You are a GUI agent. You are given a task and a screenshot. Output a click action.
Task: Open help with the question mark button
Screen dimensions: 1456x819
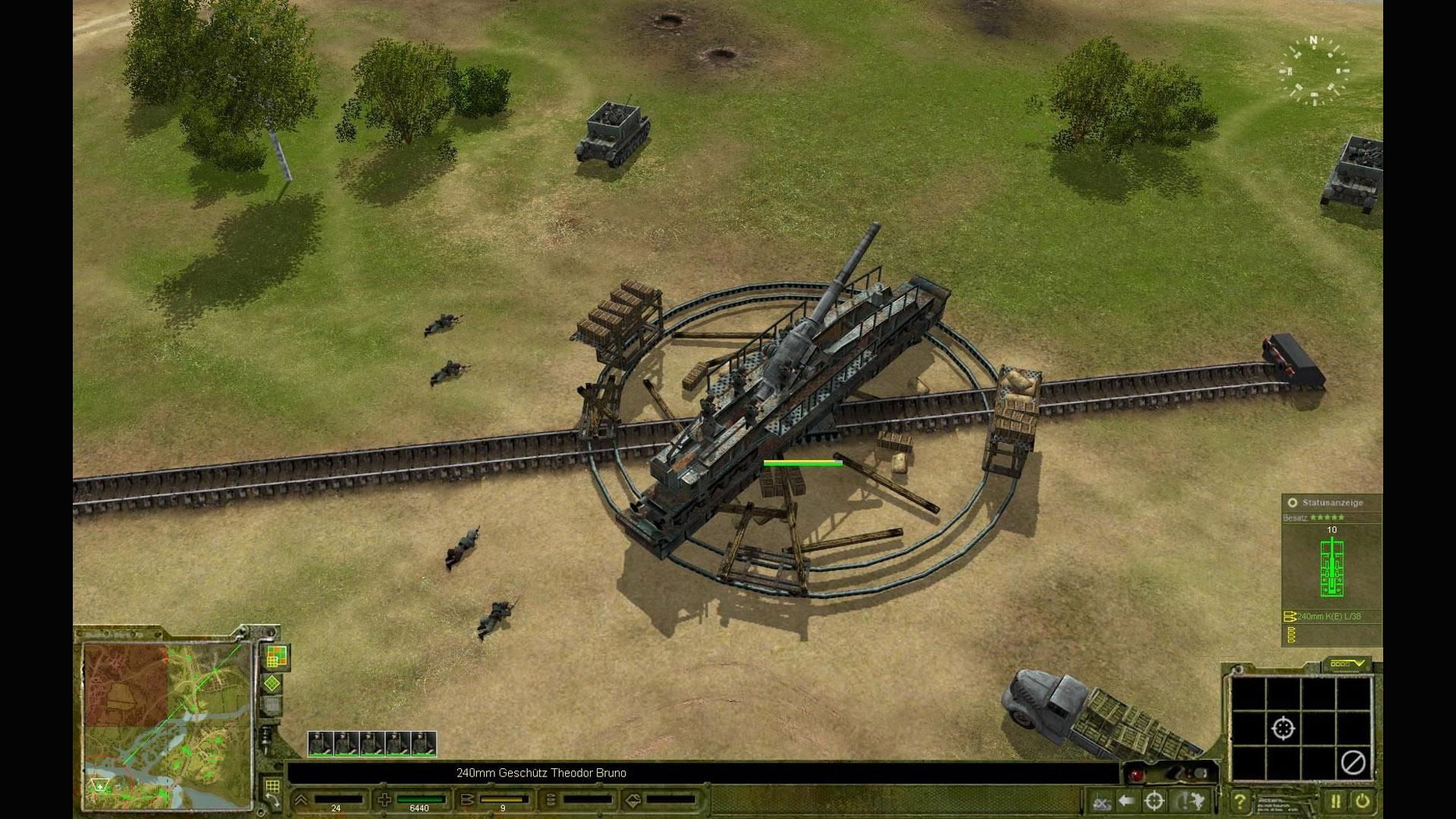1240,801
